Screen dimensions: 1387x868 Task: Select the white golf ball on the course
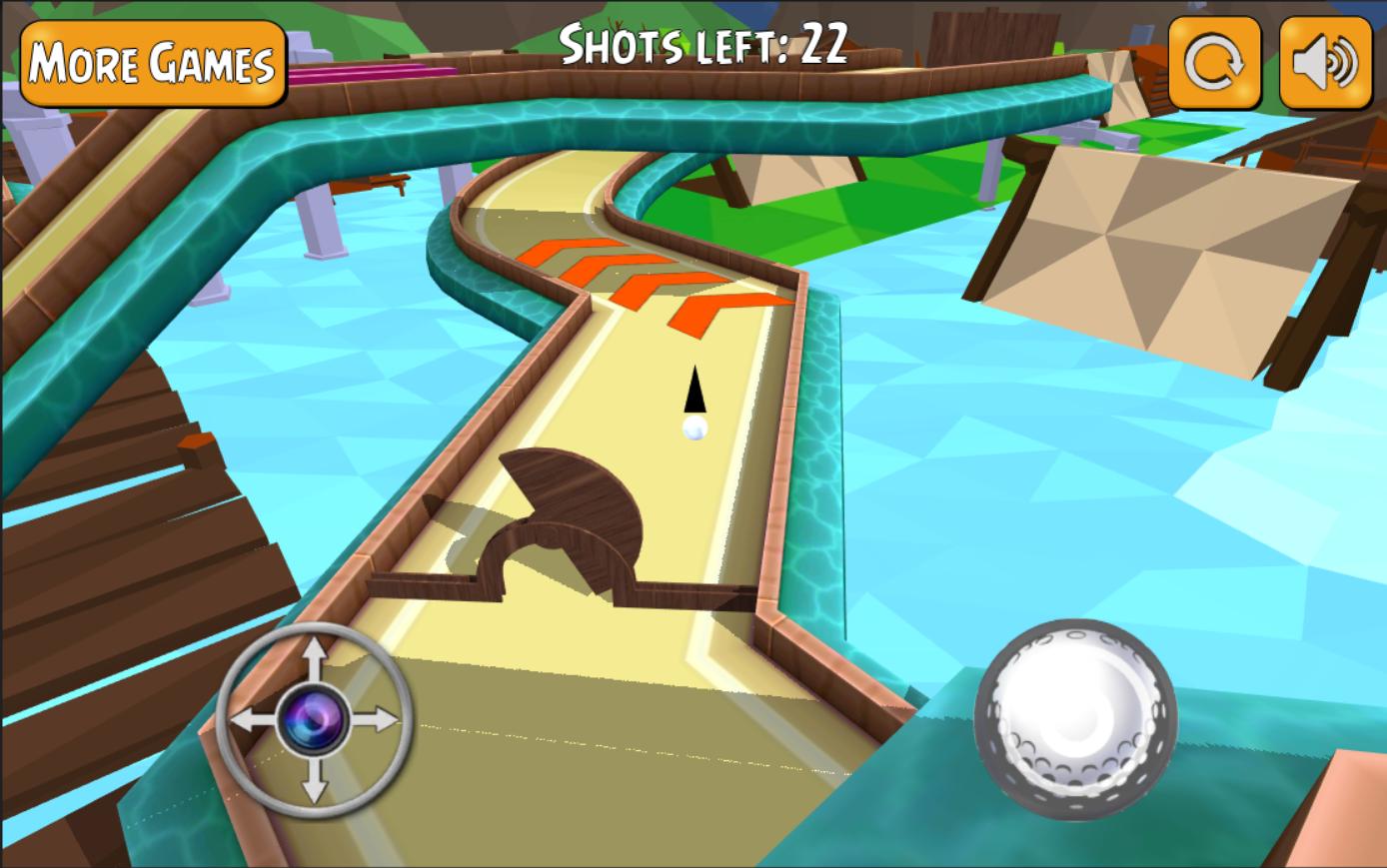[x=693, y=432]
